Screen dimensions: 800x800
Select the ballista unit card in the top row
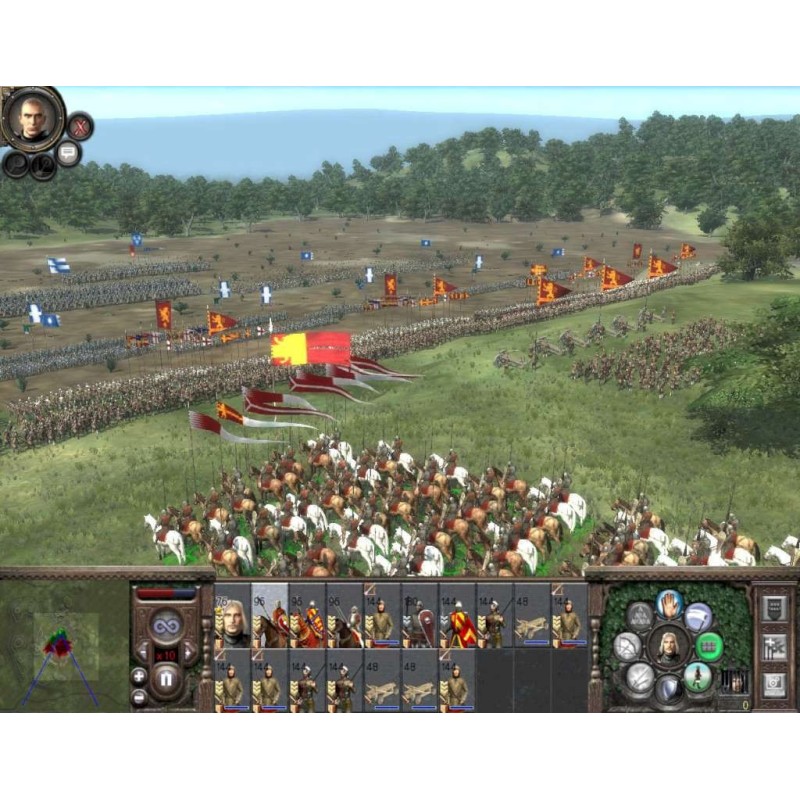click(532, 616)
